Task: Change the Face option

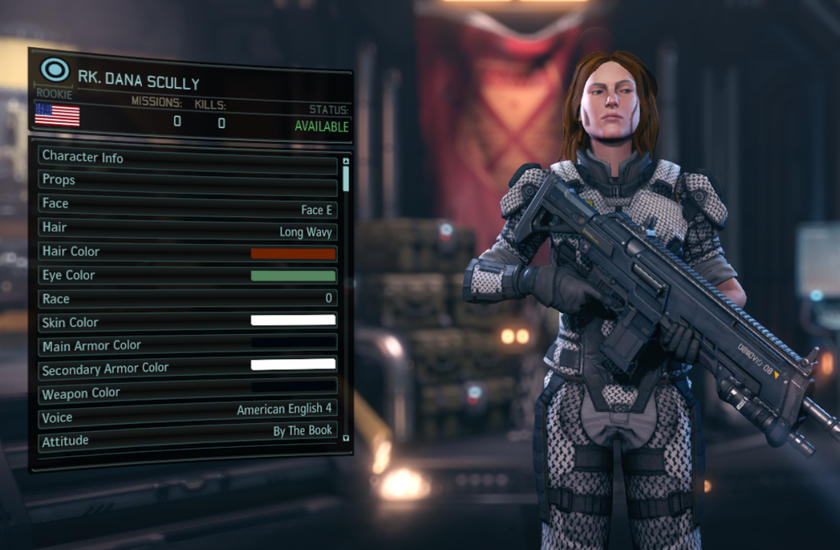Action: pos(188,204)
